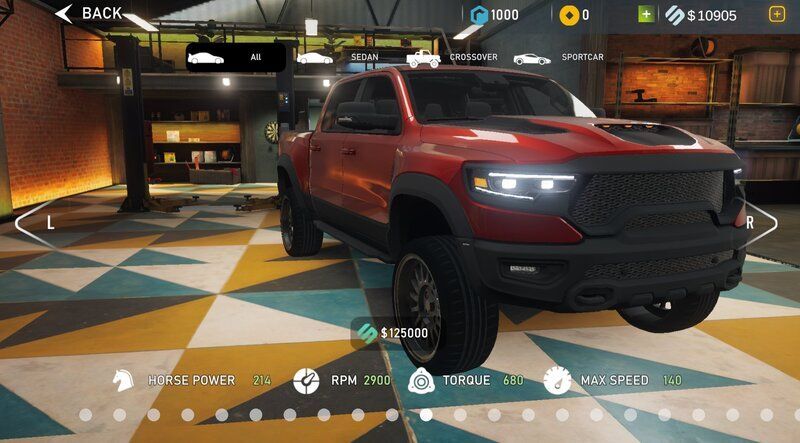Switch to the Crossover category tab

451,58
